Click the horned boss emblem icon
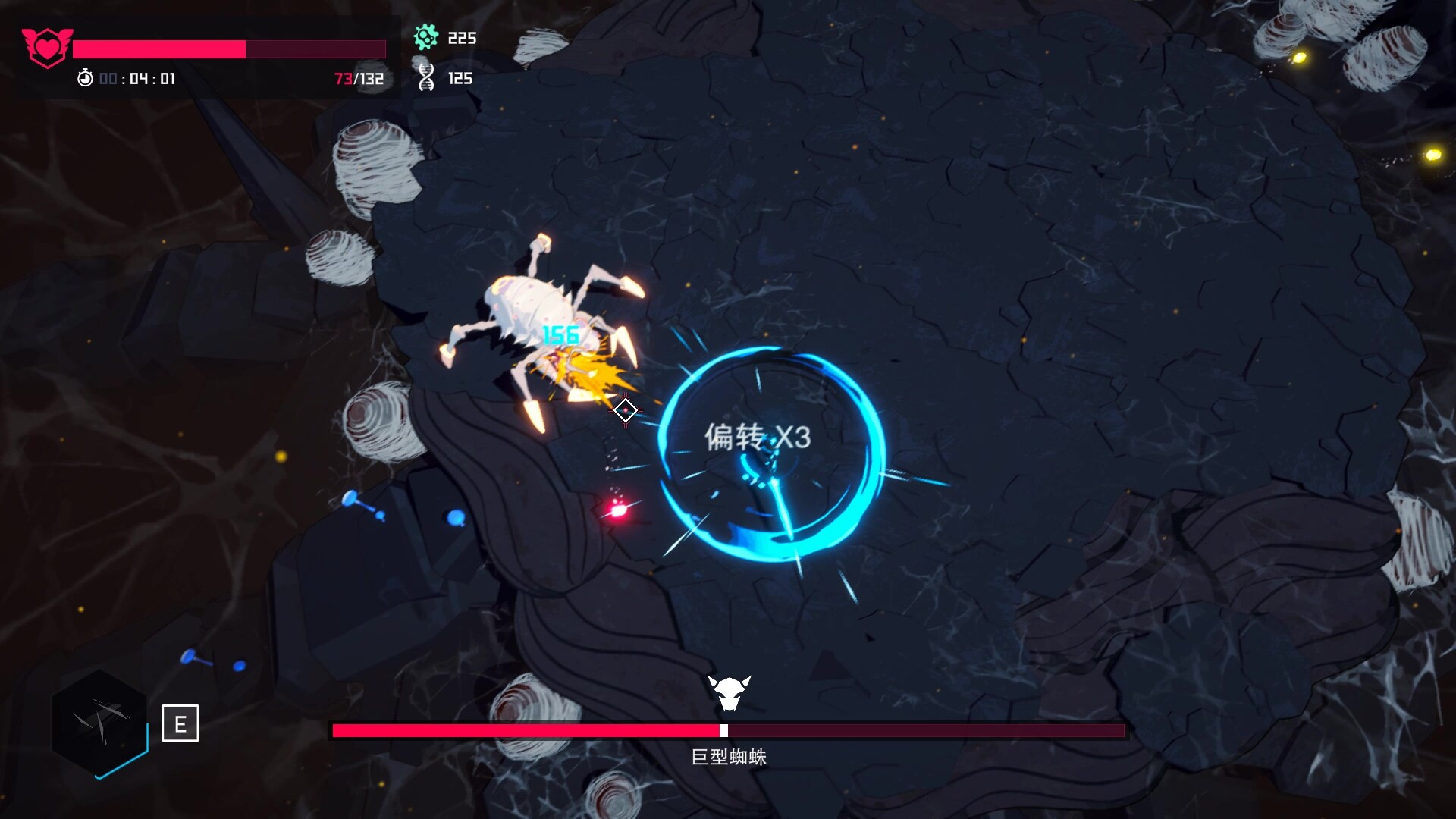Viewport: 1456px width, 819px height. pyautogui.click(x=729, y=692)
